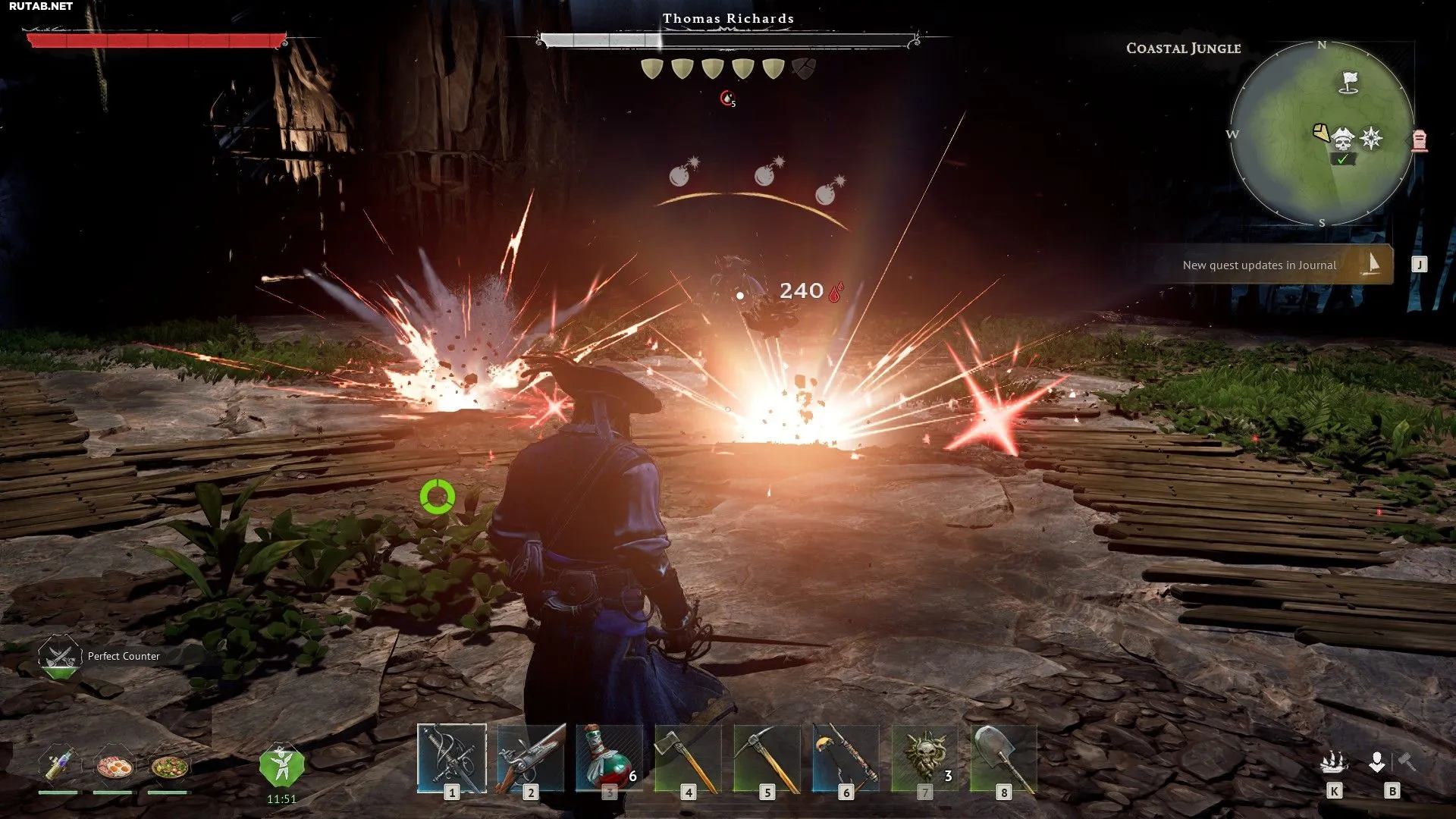Click the compass star marker on minimap

1371,138
